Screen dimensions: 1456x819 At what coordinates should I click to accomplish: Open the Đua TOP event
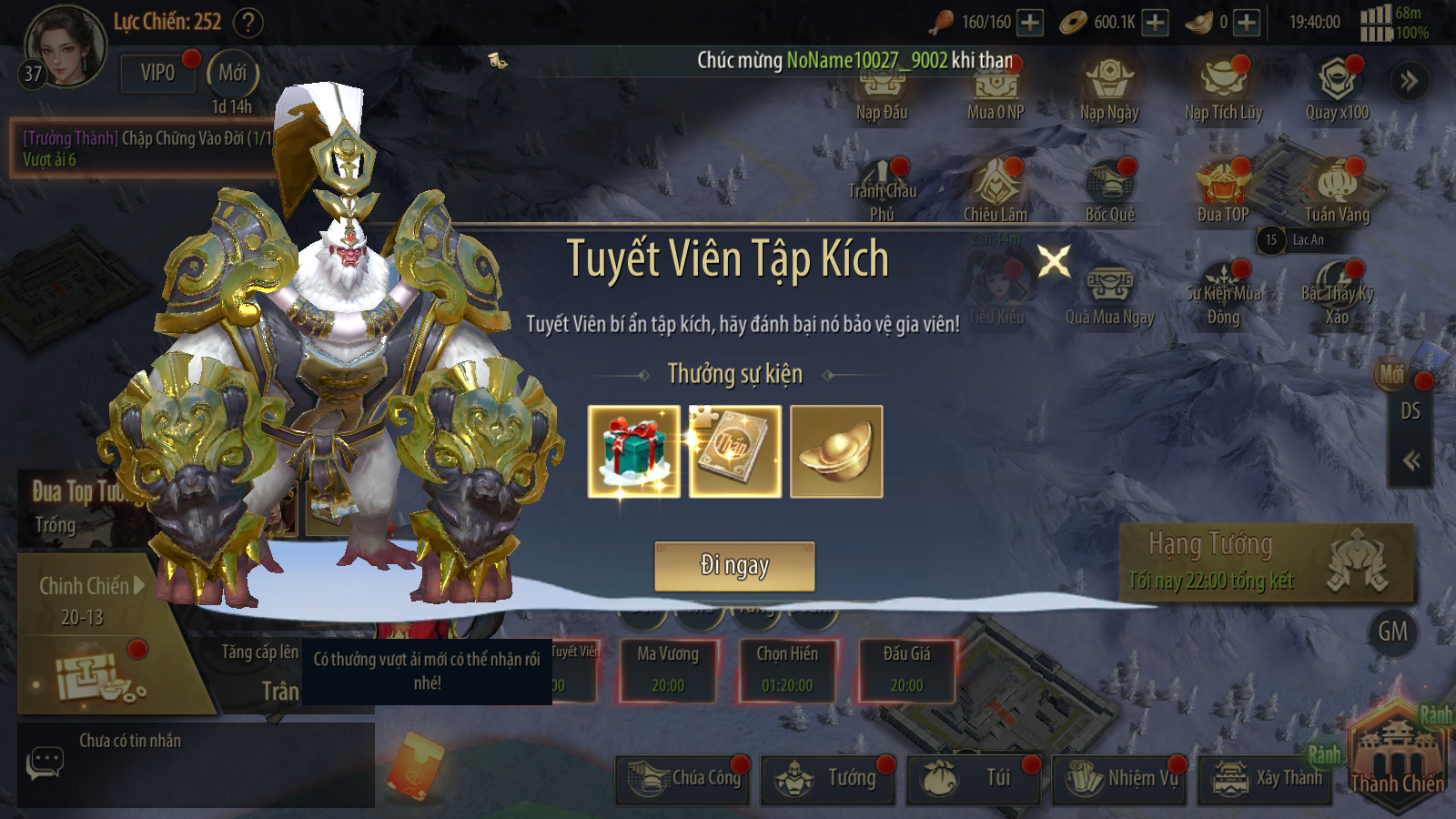tap(1223, 191)
